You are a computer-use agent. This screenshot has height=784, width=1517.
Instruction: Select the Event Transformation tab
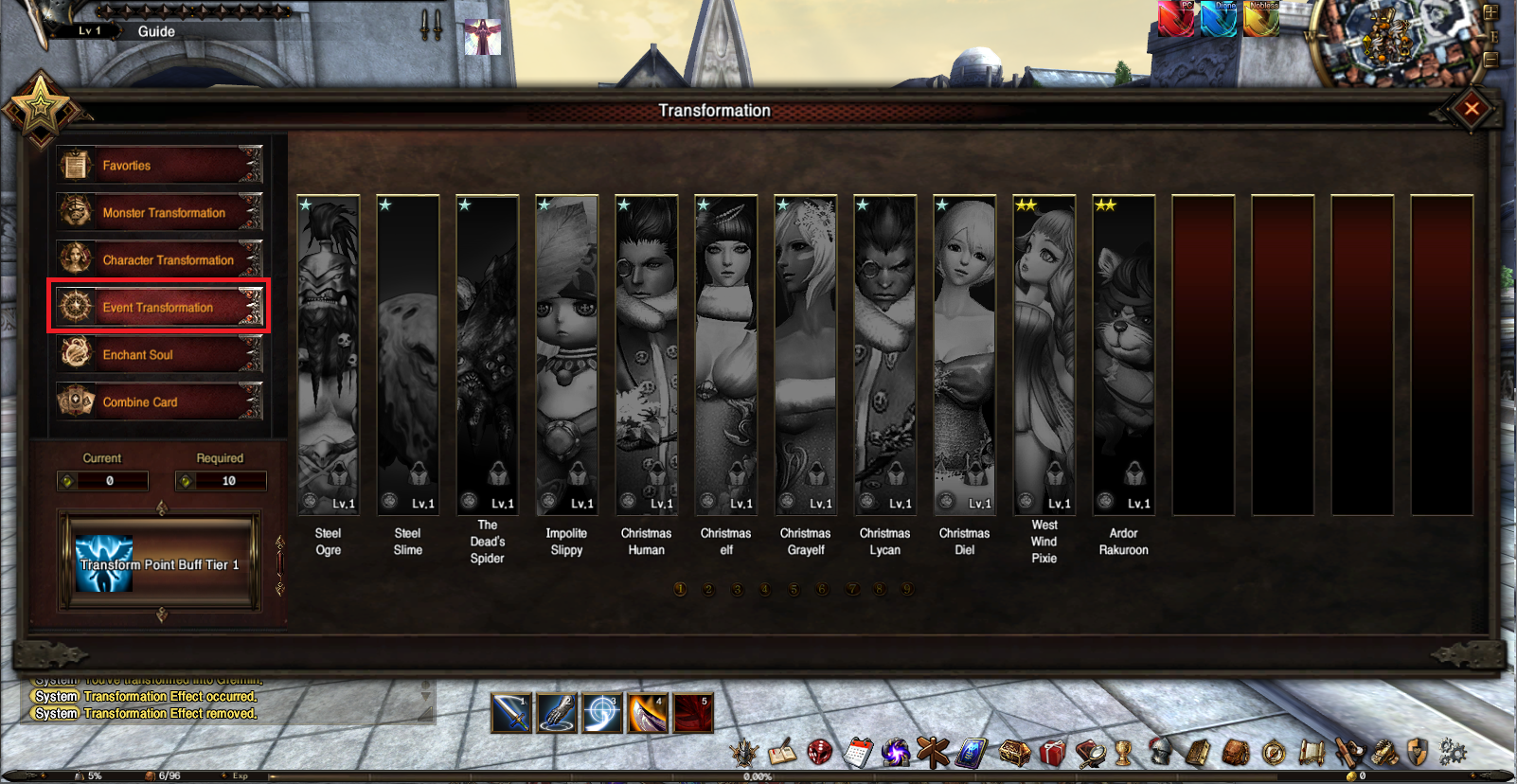[x=159, y=308]
